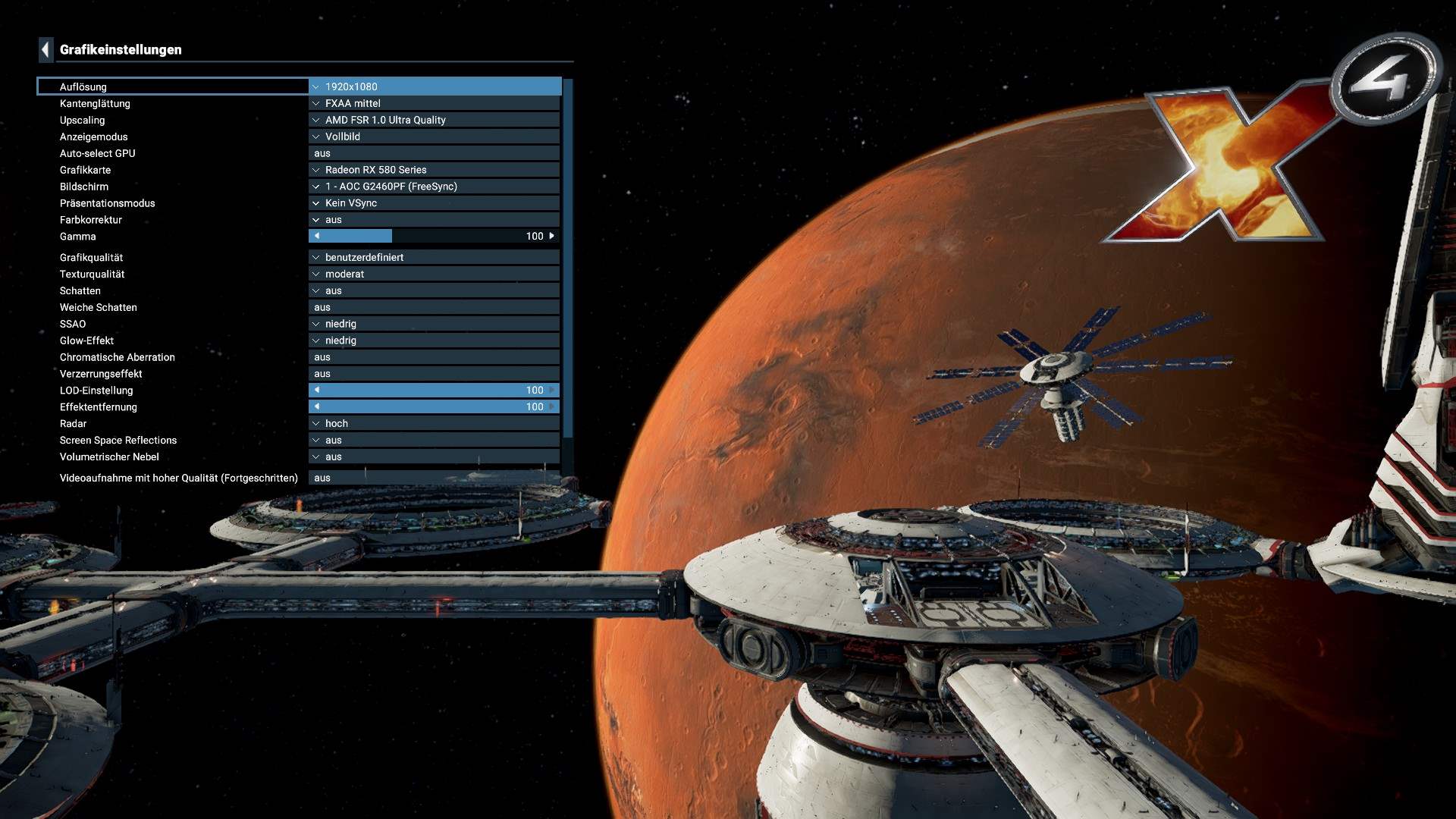Toggle Weiche Schatten setting
The image size is (1456, 819).
(434, 308)
